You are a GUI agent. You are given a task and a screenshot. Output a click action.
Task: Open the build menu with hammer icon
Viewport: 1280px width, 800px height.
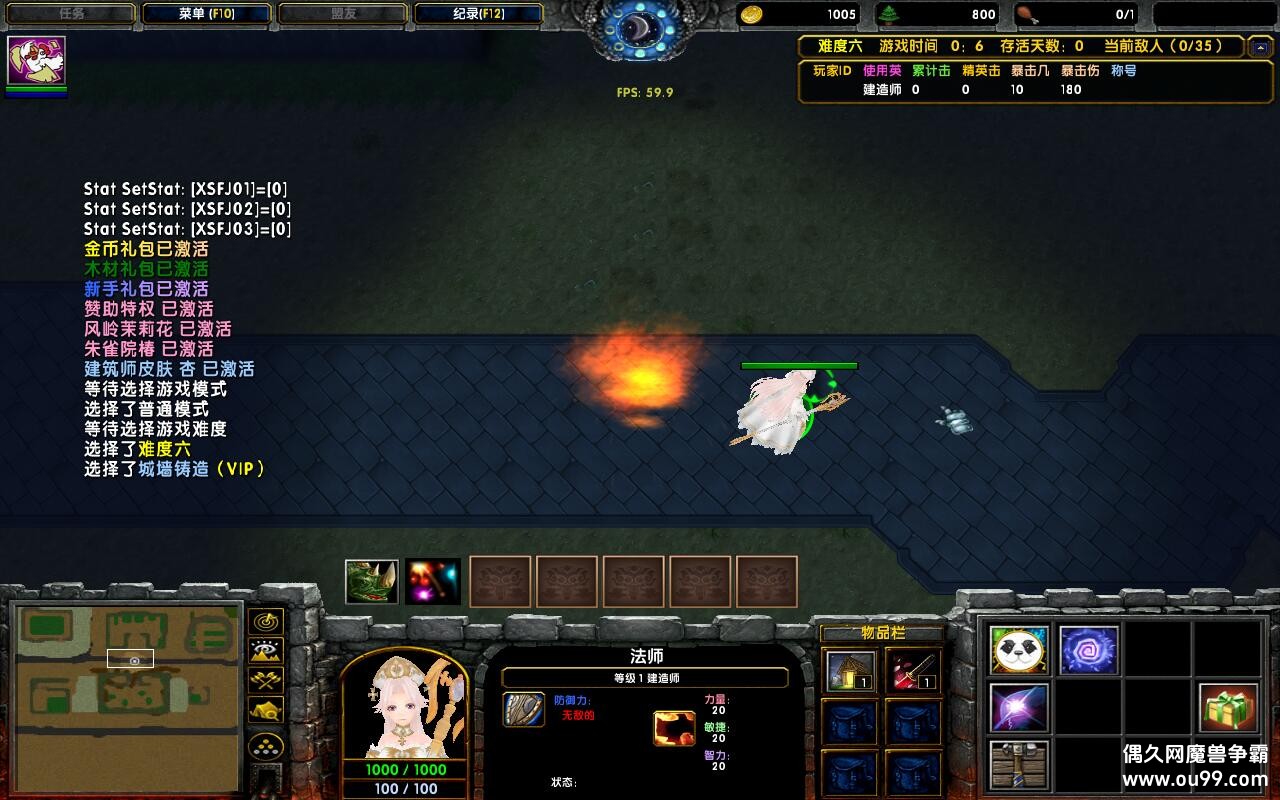1019,765
